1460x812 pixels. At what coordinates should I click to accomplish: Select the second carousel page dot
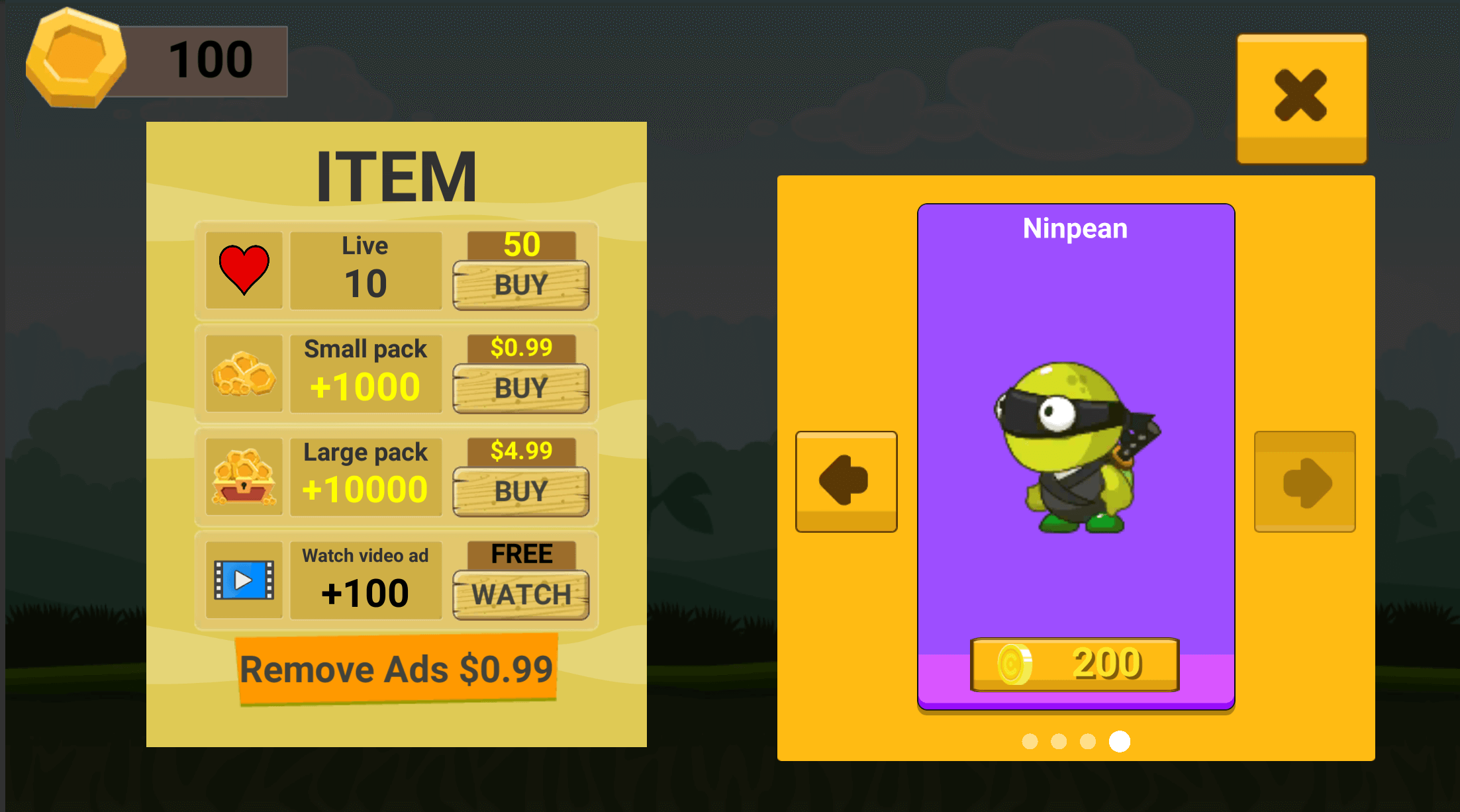point(1059,742)
